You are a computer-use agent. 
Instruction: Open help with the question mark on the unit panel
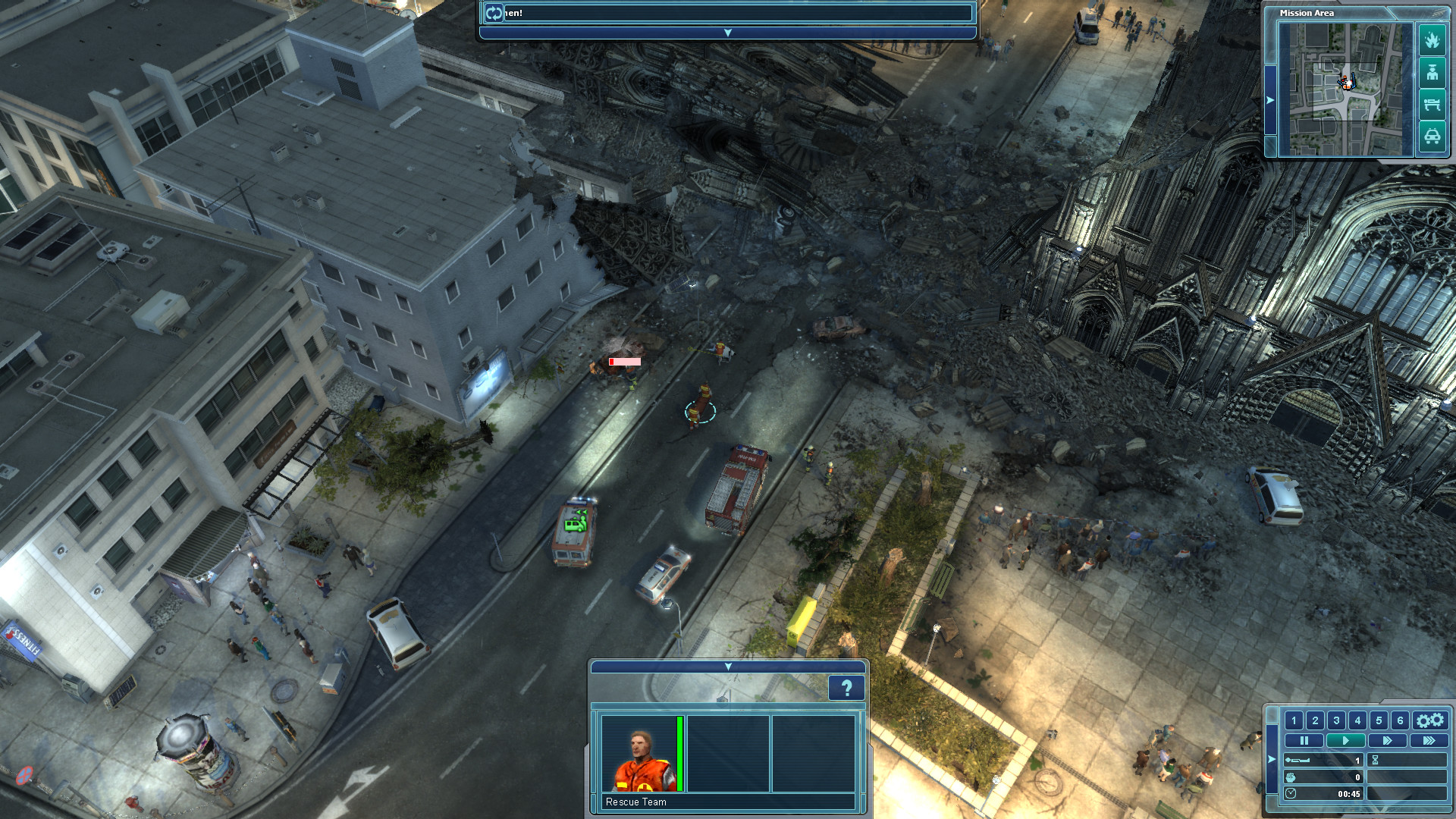(x=847, y=686)
